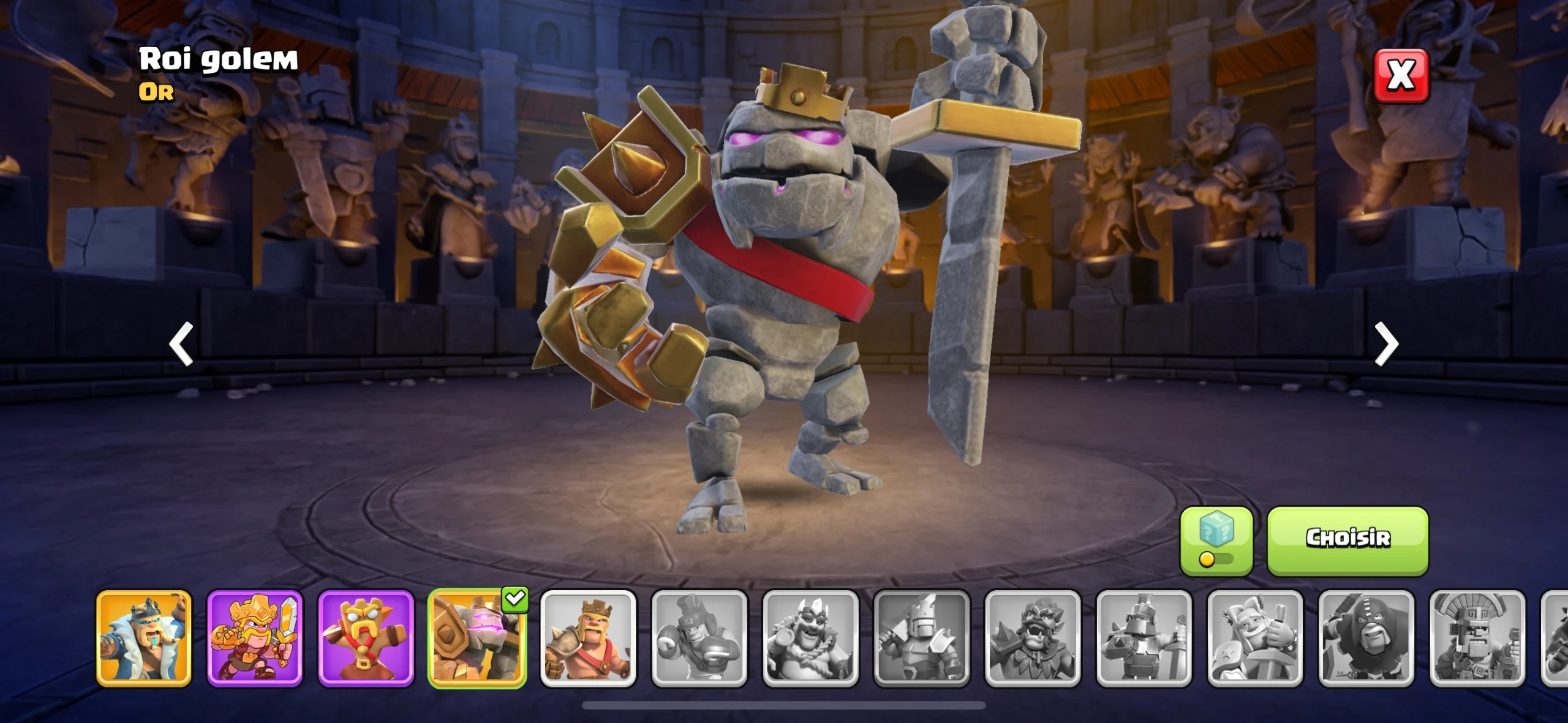Select the locked hooded executioner king skin
This screenshot has height=723, width=1568.
coord(1366,638)
